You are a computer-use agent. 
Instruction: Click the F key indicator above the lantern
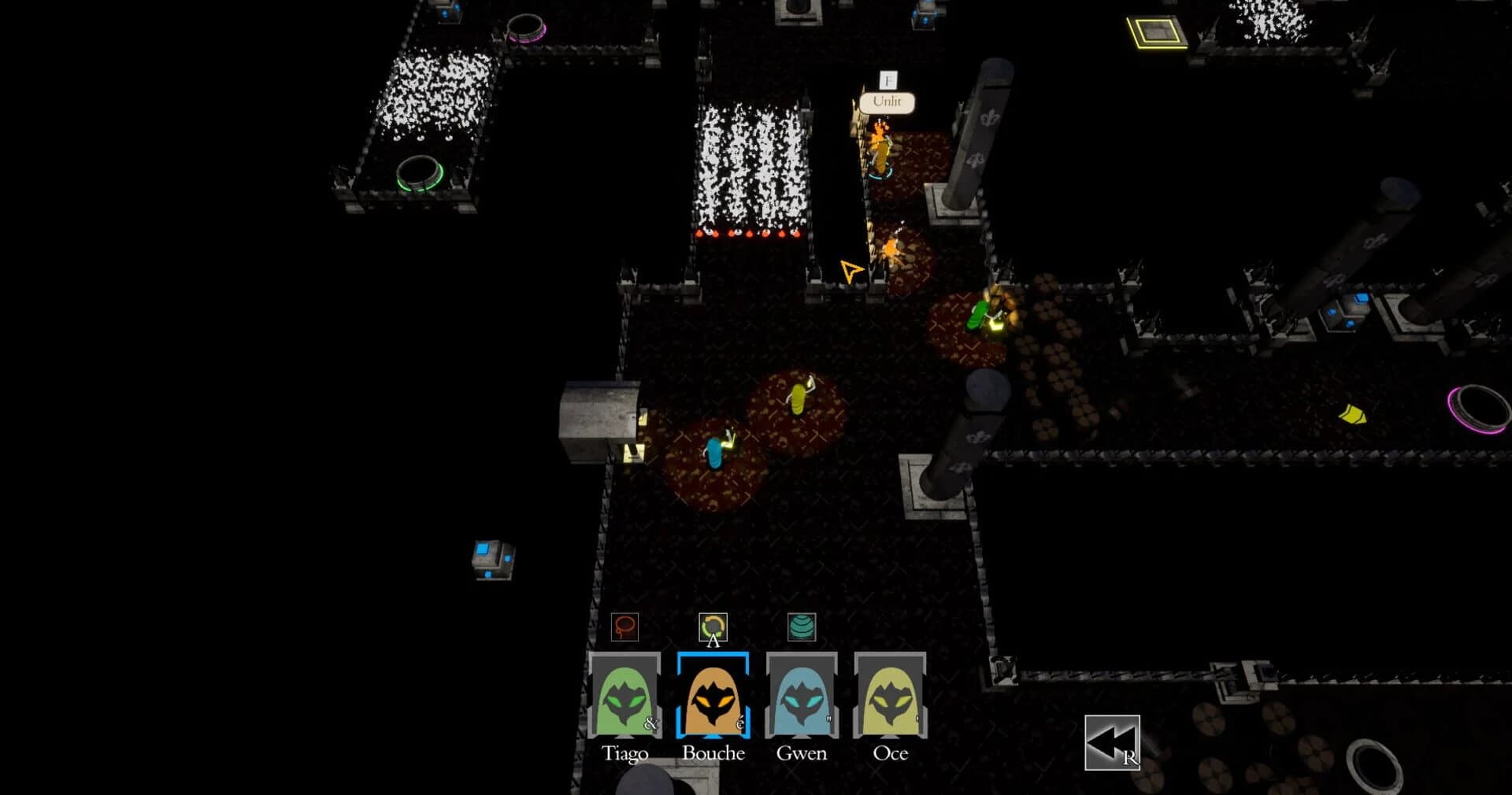[888, 80]
